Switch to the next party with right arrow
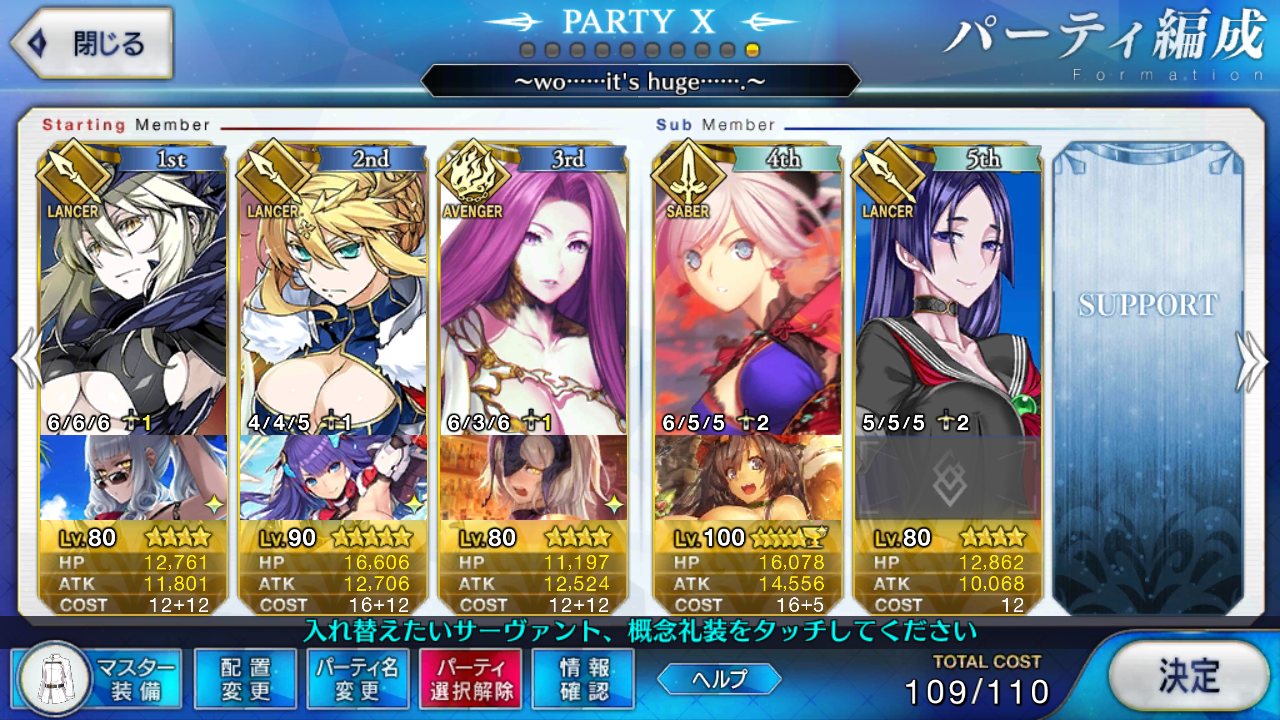This screenshot has height=720, width=1280. click(1252, 360)
